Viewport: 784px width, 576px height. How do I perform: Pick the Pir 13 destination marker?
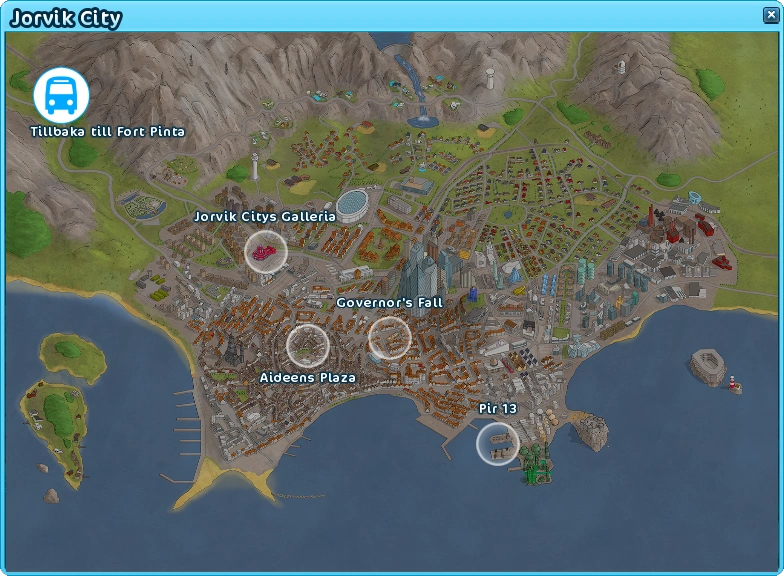point(497,443)
